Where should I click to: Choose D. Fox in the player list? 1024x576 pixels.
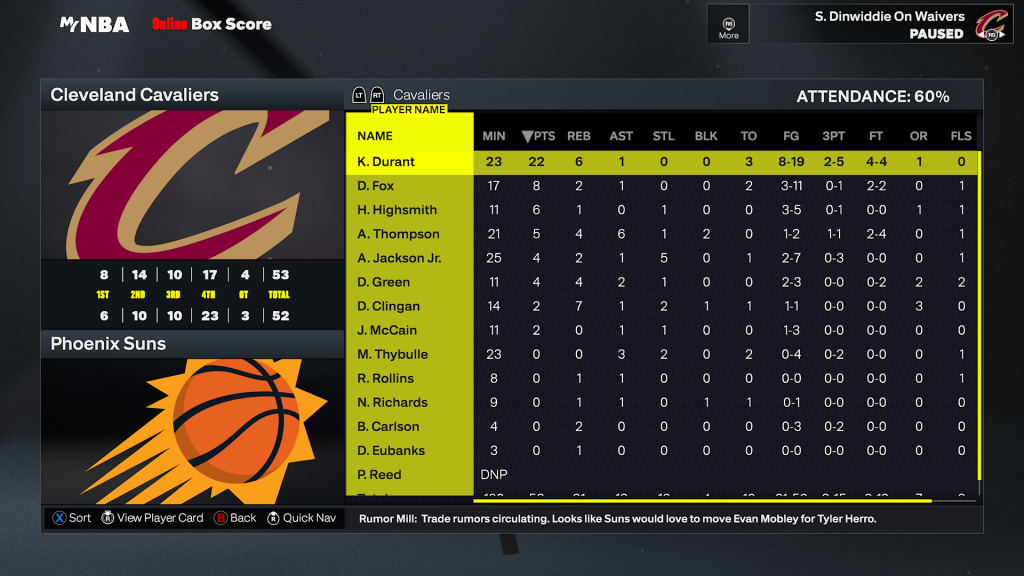click(376, 186)
